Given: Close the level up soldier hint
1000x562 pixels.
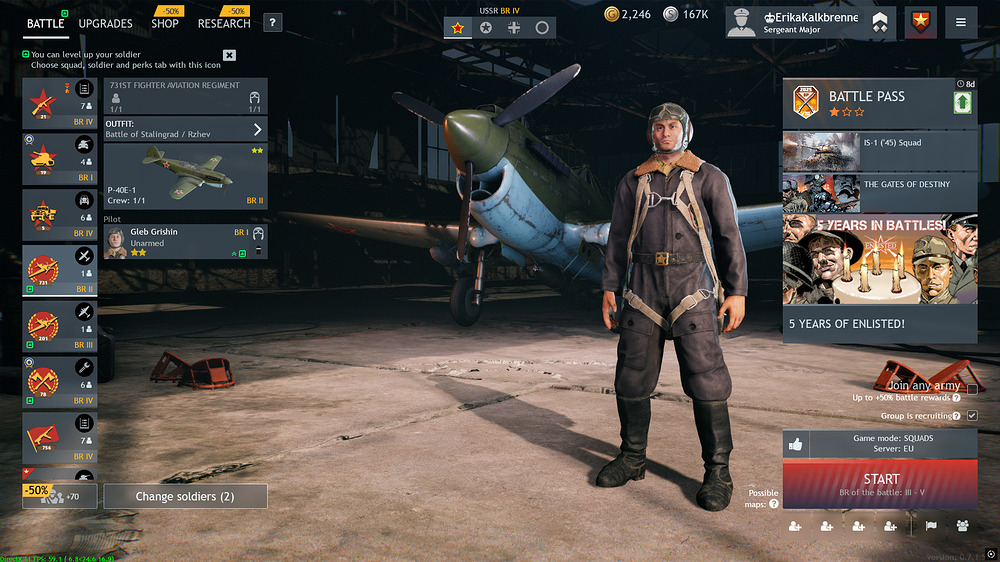Looking at the screenshot, I should pos(229,55).
